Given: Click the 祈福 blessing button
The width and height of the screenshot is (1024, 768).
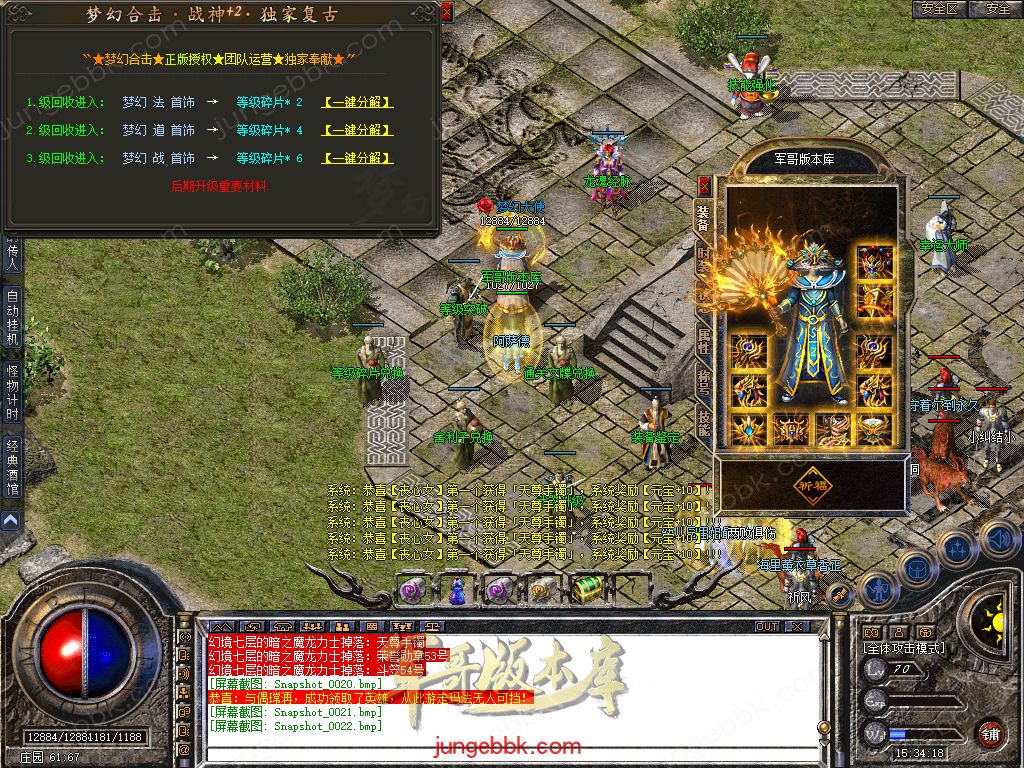Looking at the screenshot, I should pos(811,484).
